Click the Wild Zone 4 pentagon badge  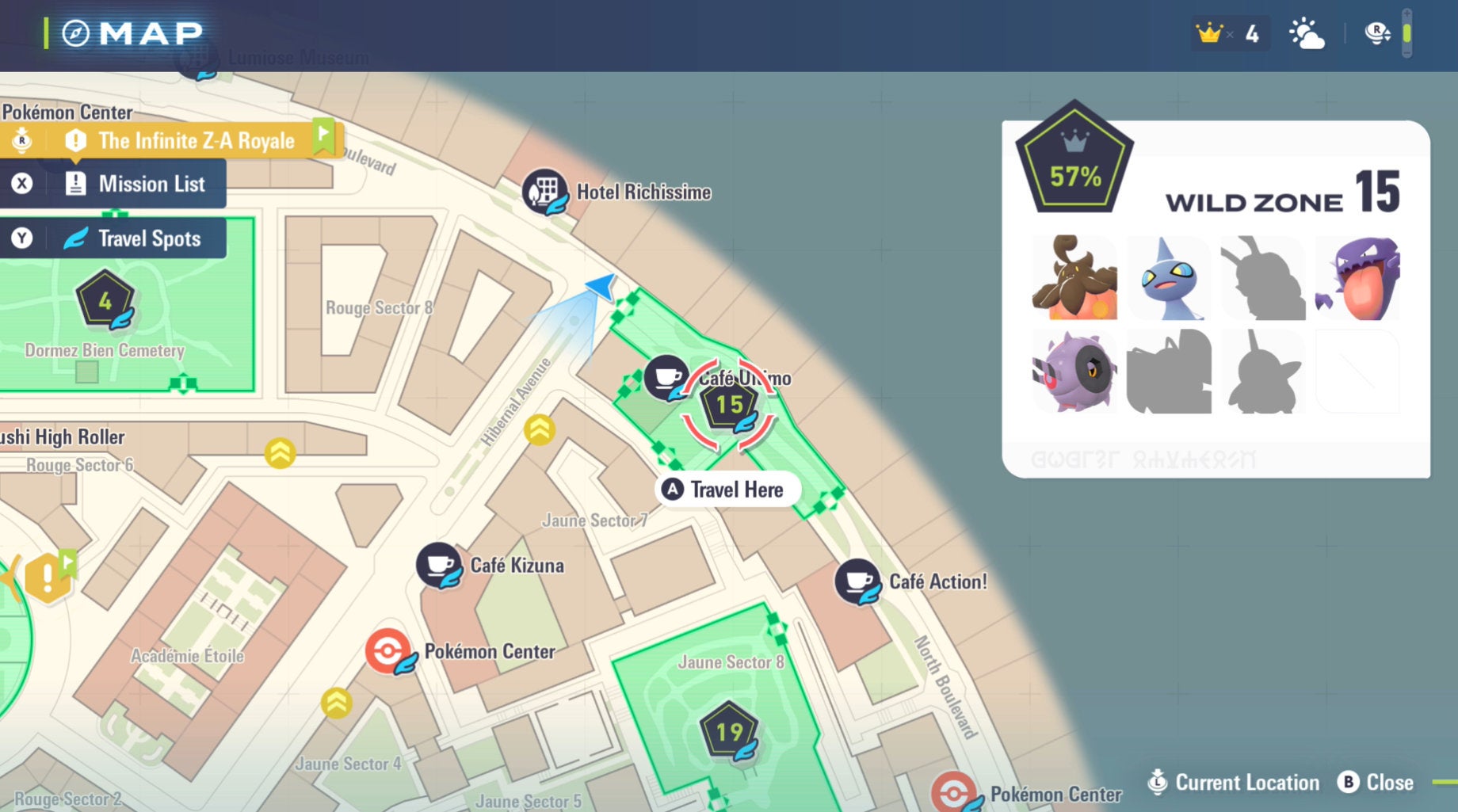[x=104, y=301]
